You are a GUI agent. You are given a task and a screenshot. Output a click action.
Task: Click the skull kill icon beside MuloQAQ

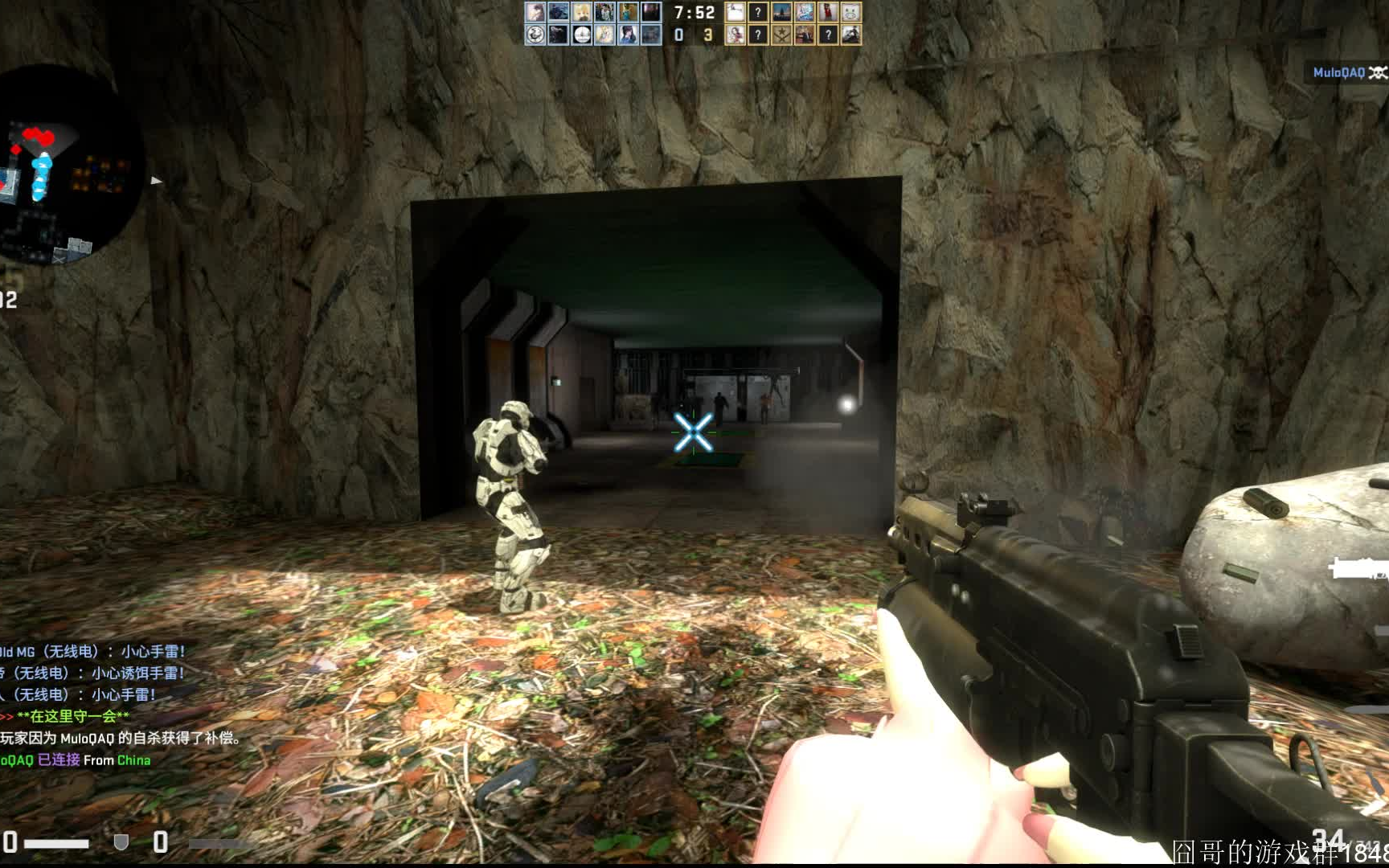[x=1376, y=72]
